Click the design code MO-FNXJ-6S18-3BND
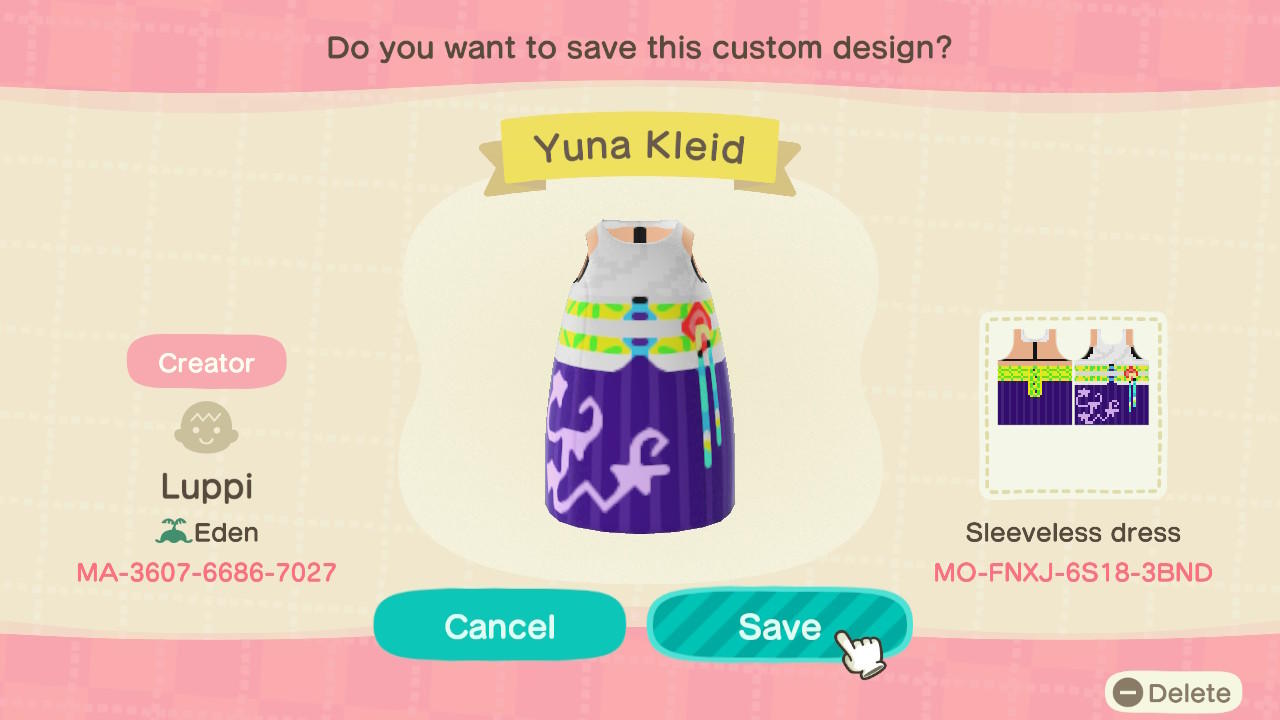 point(1073,573)
